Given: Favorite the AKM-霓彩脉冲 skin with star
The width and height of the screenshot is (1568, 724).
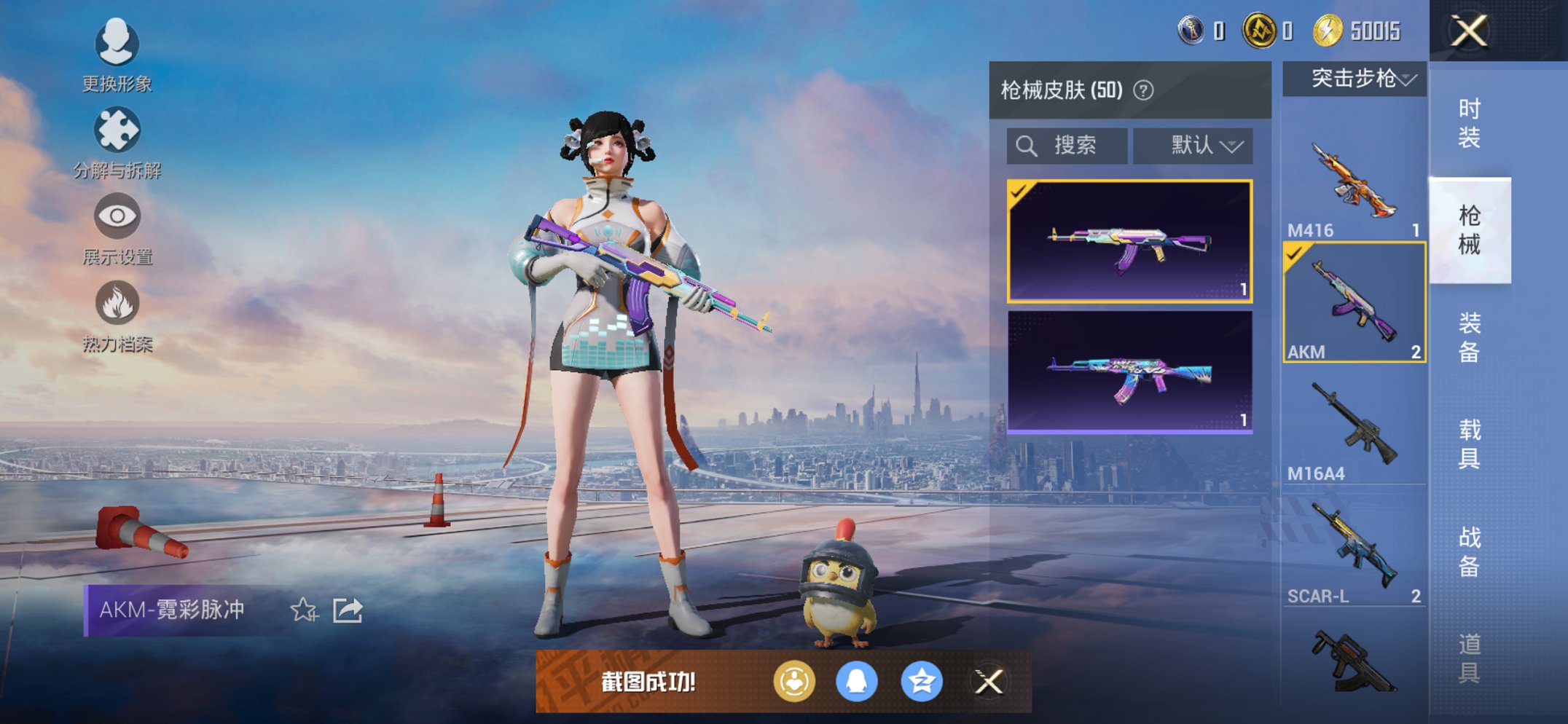Looking at the screenshot, I should [x=304, y=610].
